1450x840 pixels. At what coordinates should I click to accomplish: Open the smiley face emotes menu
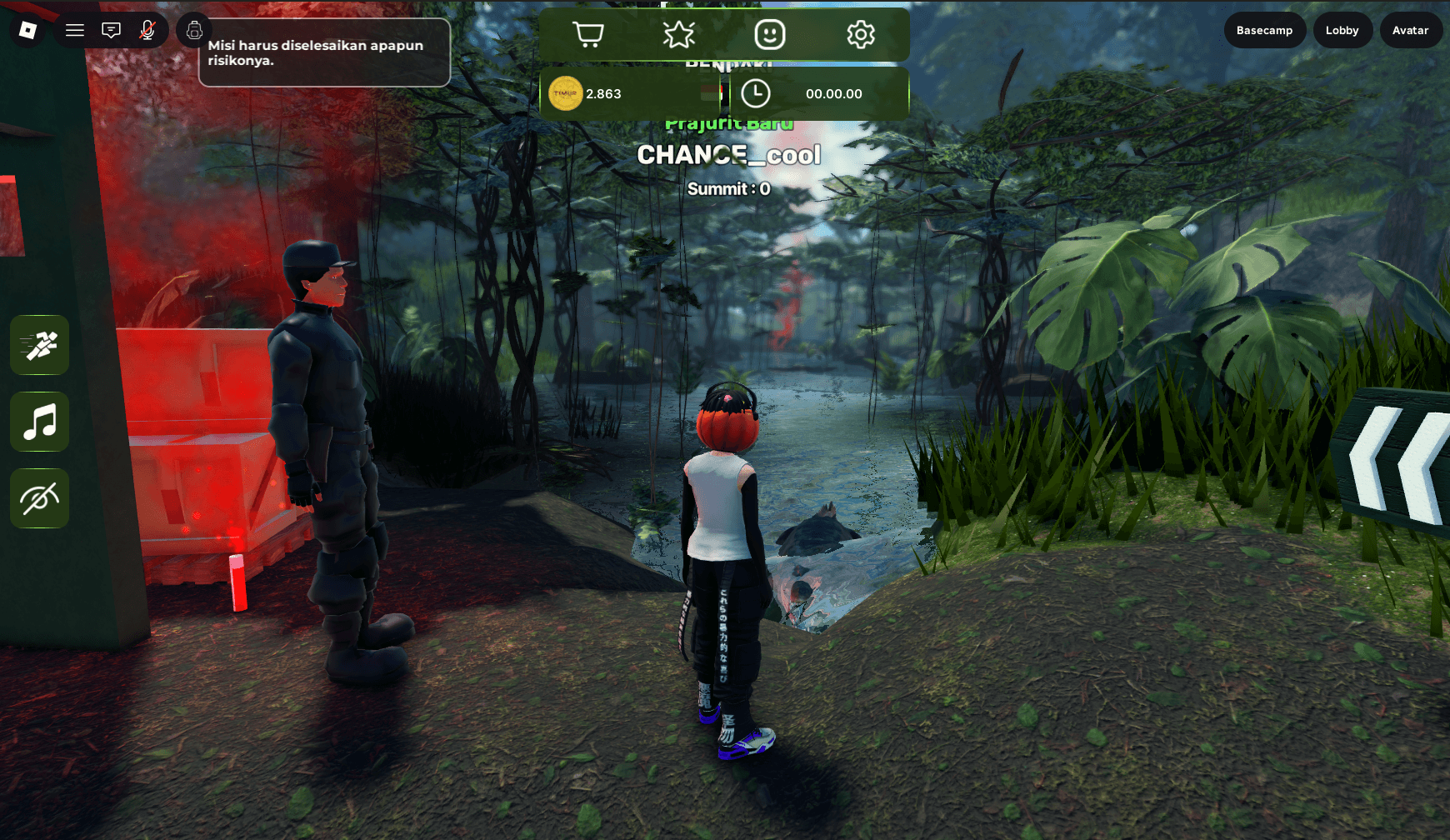pyautogui.click(x=769, y=34)
